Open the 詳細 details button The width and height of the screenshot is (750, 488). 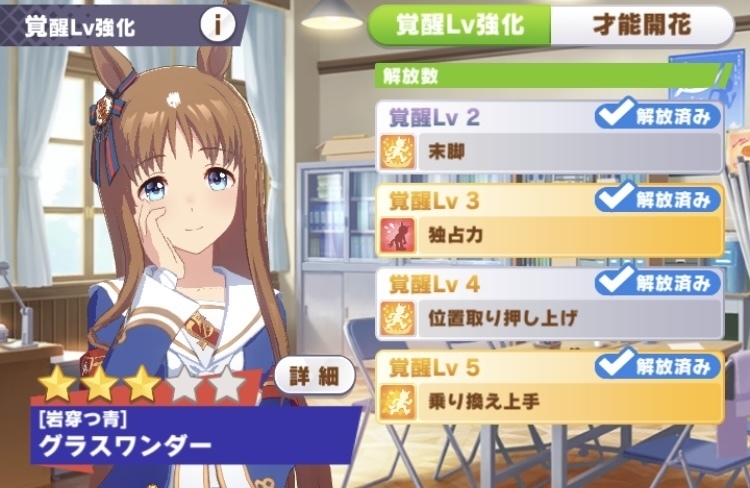click(314, 377)
